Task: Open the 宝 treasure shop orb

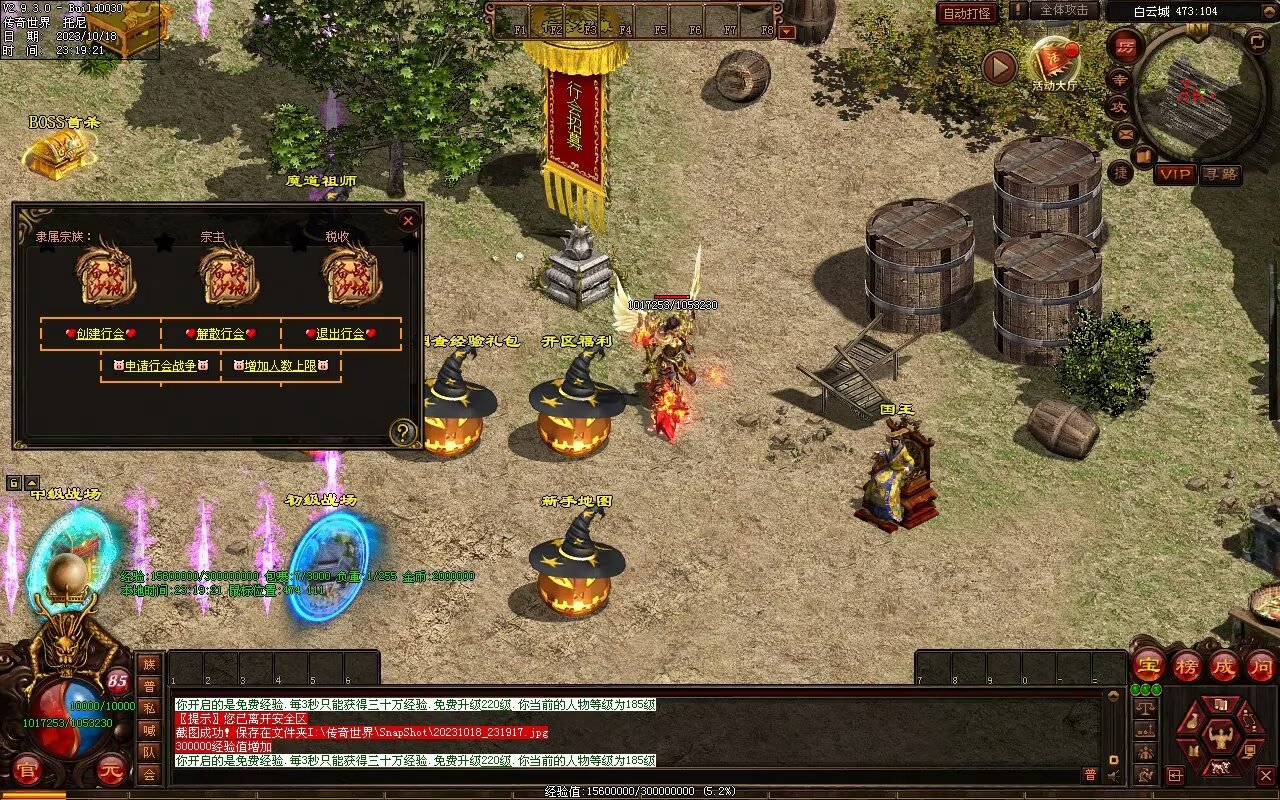Action: coord(1148,665)
